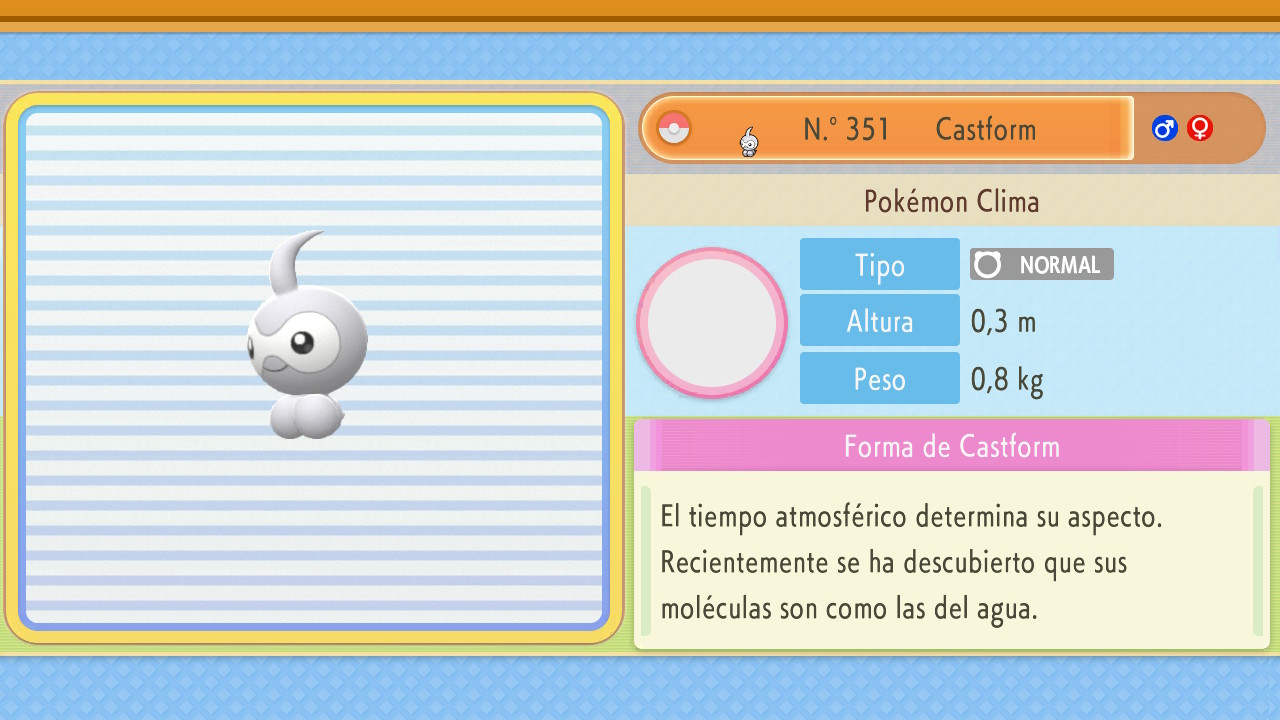Click the Poké Ball caught icon
1280x720 pixels.
[674, 128]
